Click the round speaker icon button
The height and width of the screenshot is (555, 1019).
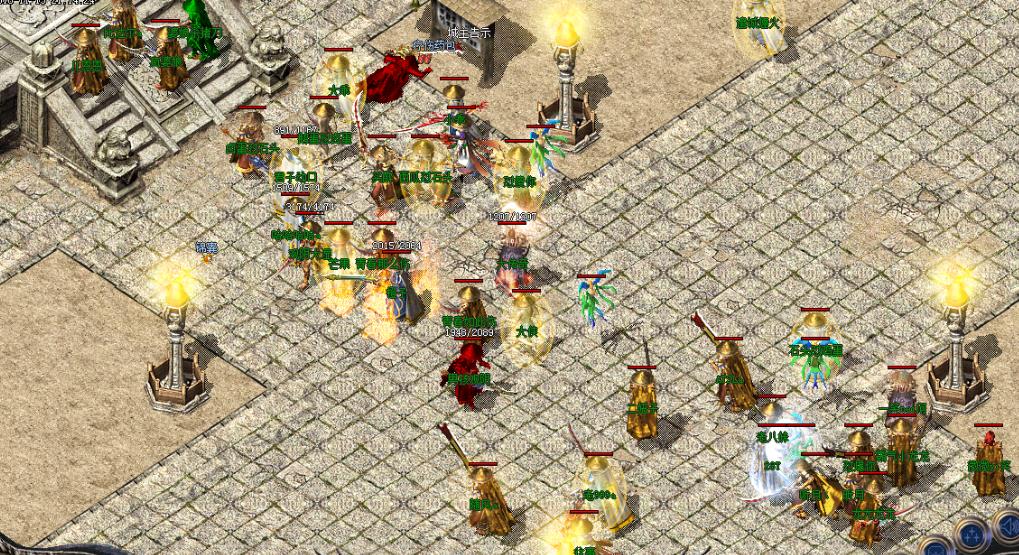pyautogui.click(x=1007, y=529)
